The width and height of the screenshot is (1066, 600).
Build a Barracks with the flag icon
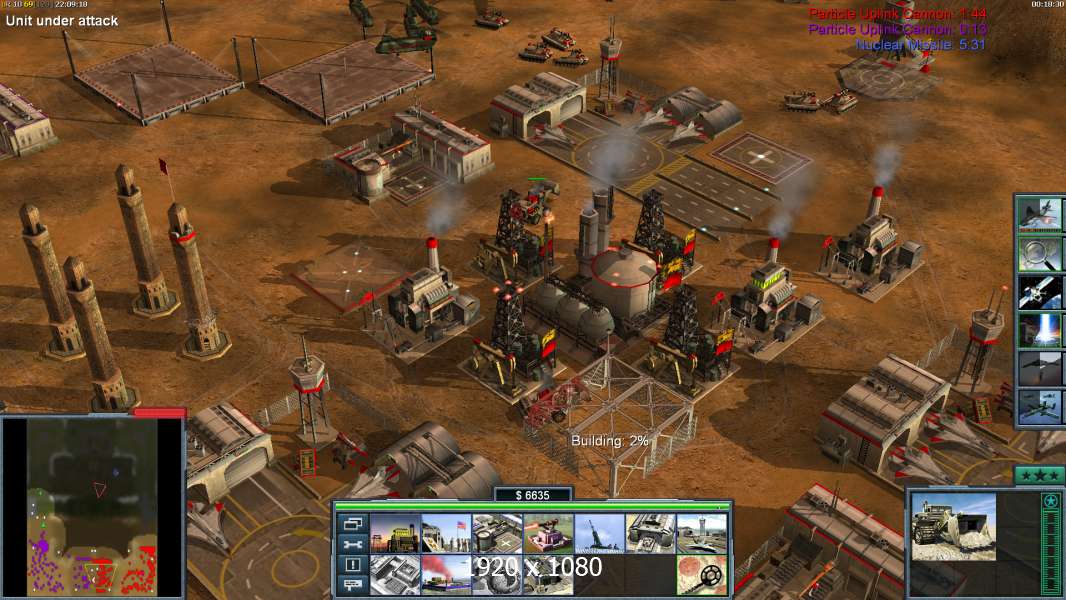pos(446,533)
